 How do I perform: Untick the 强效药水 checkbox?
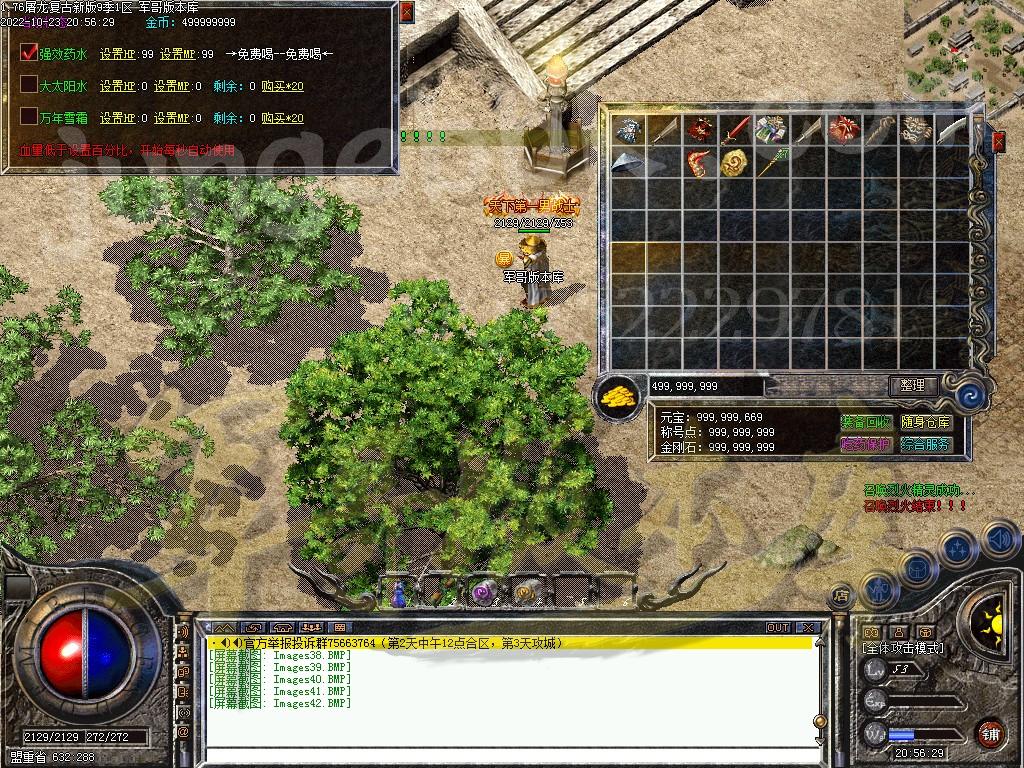click(29, 53)
